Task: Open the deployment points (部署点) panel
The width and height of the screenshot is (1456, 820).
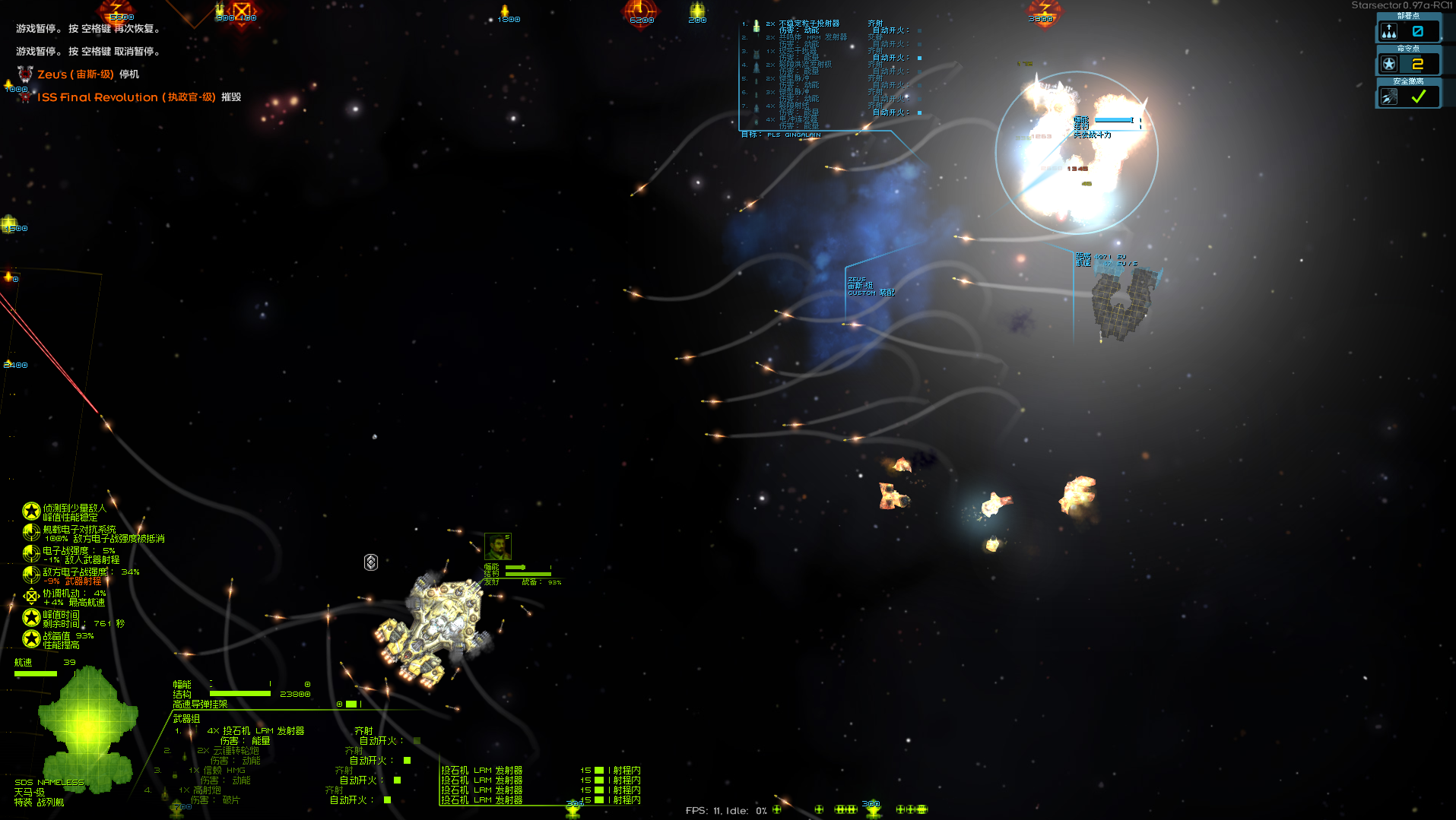Action: click(x=1407, y=31)
